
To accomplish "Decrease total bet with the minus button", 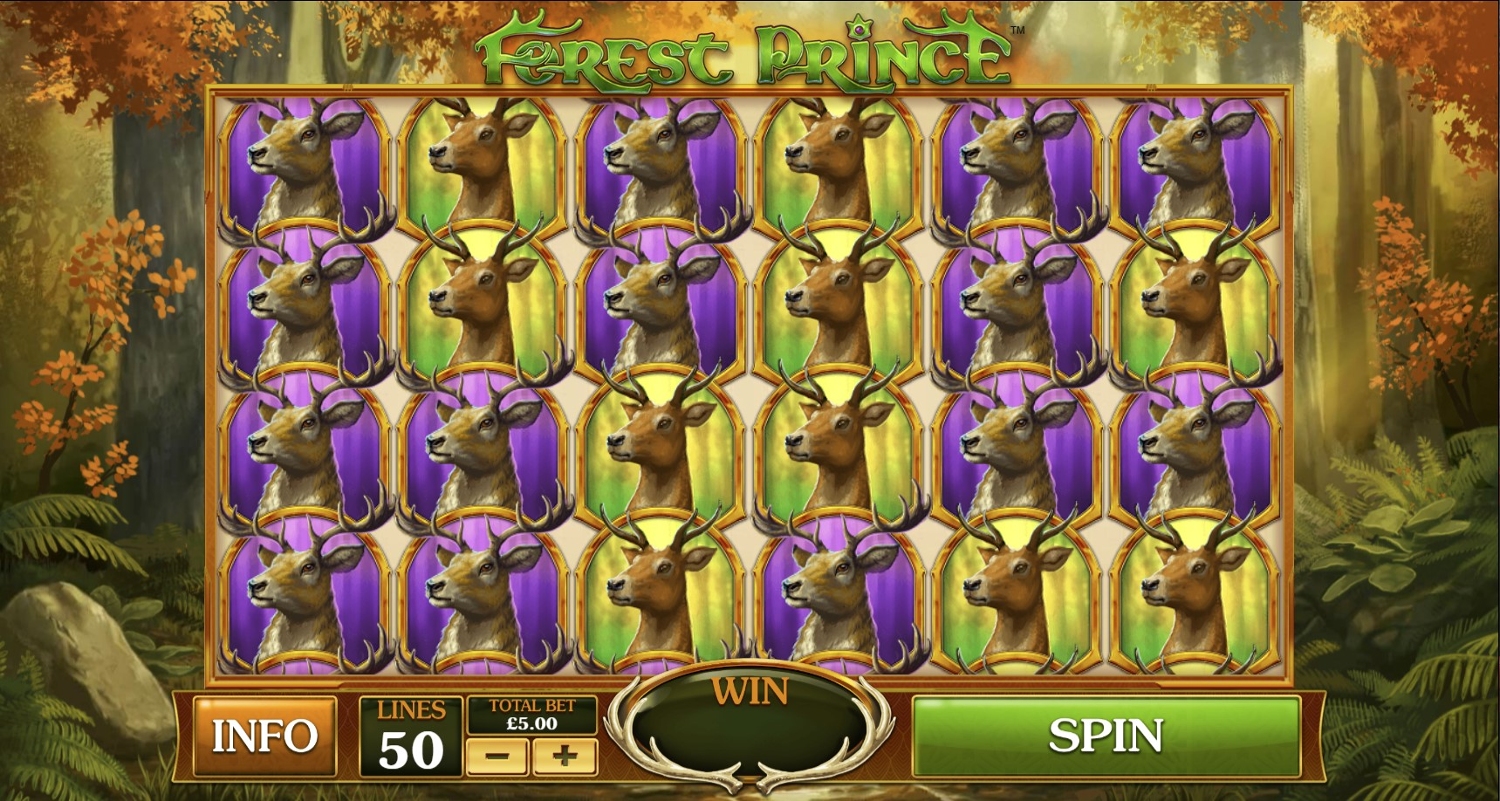I will (x=497, y=757).
